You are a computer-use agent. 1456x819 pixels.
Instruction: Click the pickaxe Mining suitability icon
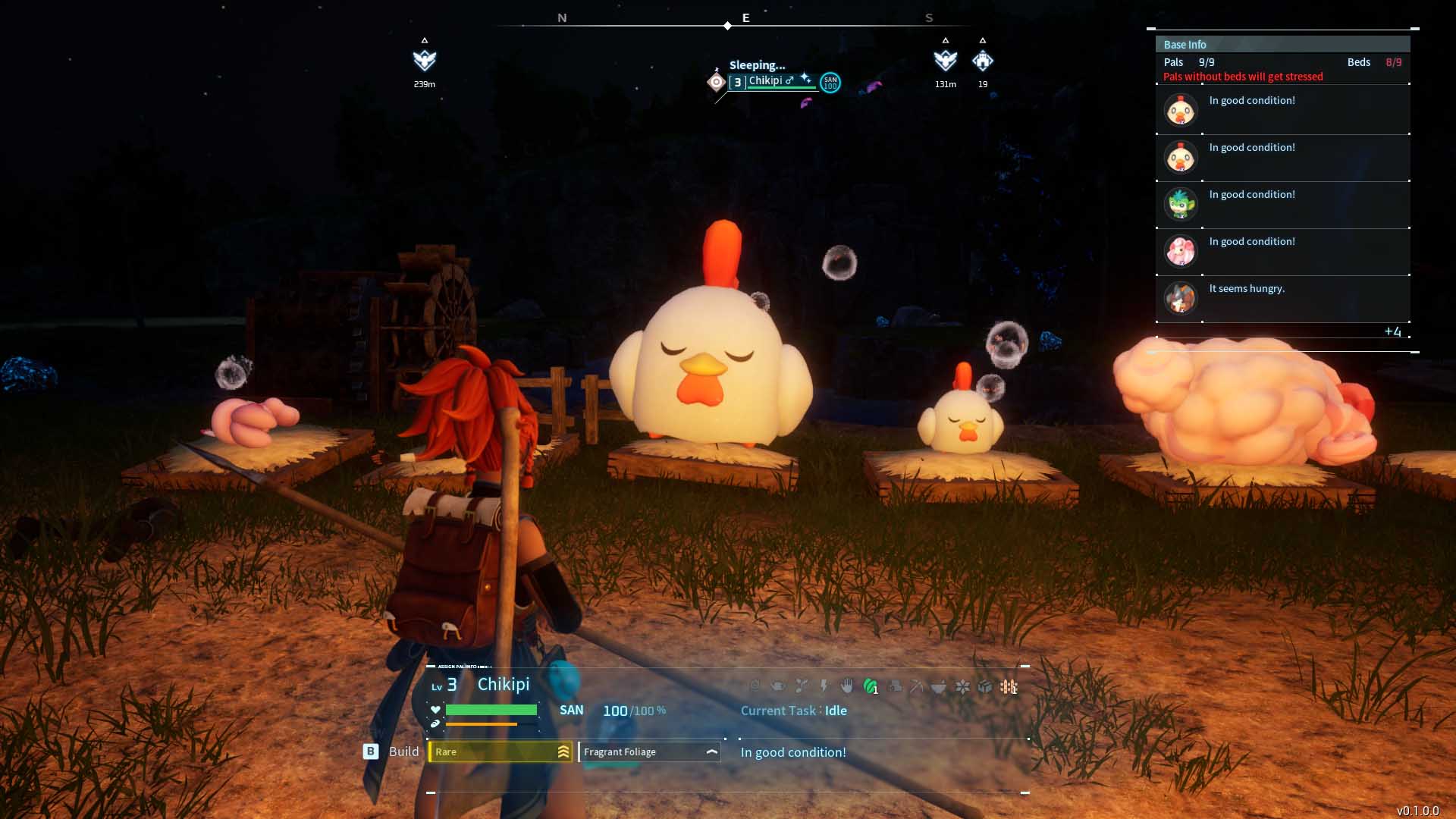(917, 686)
